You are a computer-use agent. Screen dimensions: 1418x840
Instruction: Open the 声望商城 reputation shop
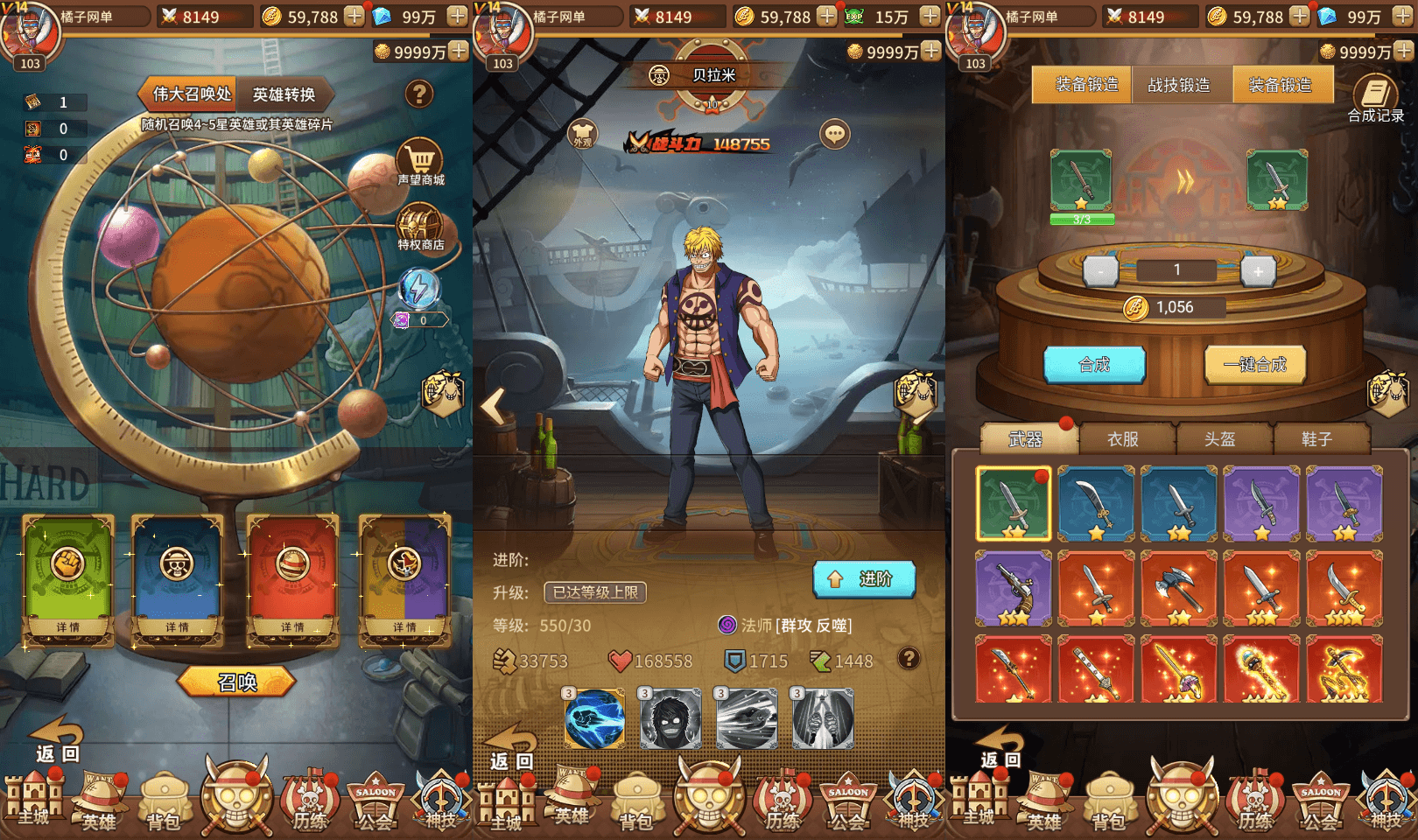(x=421, y=163)
